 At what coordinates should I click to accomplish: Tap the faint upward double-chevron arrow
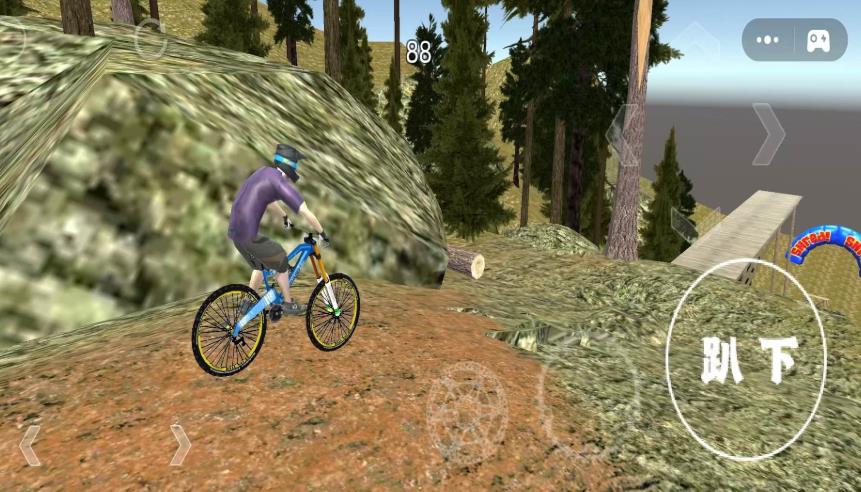coord(696,40)
